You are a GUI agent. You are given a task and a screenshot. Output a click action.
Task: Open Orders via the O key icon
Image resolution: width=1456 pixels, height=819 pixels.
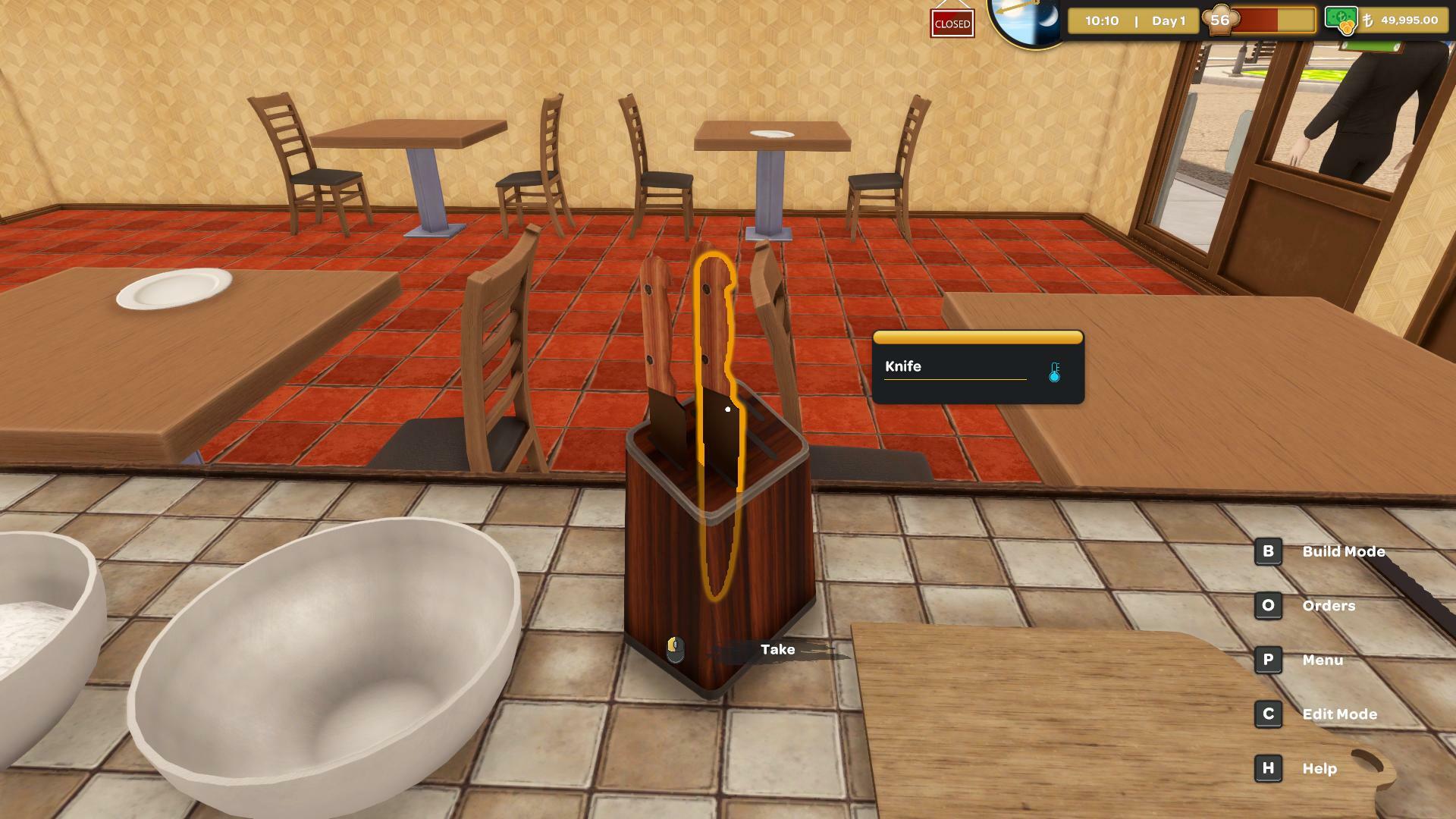coord(1267,606)
